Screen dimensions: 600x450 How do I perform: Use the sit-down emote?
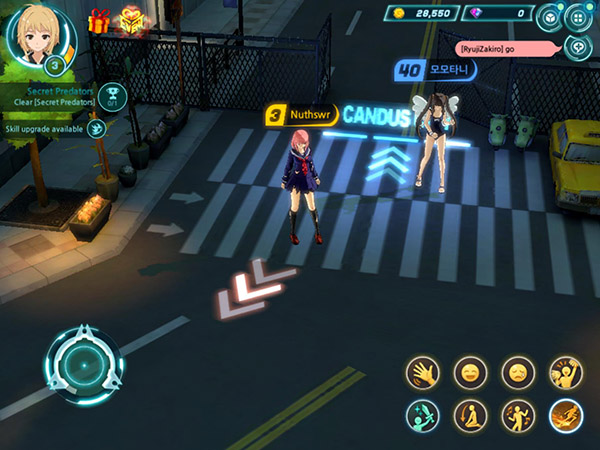(470, 415)
